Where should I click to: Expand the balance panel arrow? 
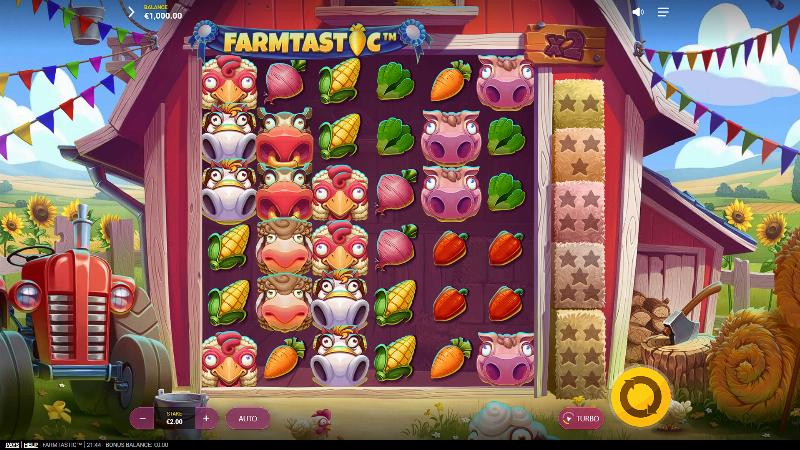click(131, 13)
